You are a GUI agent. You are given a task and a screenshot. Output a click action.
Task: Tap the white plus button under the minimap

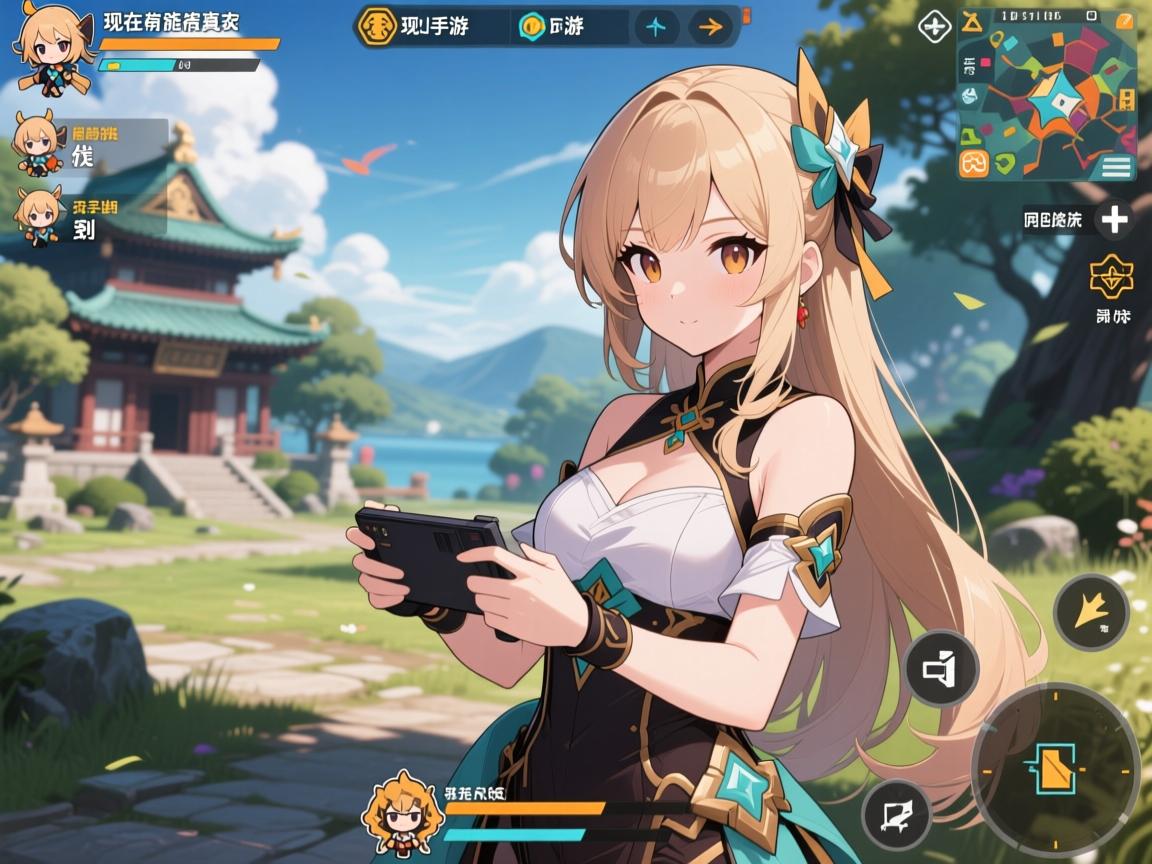click(x=1114, y=218)
